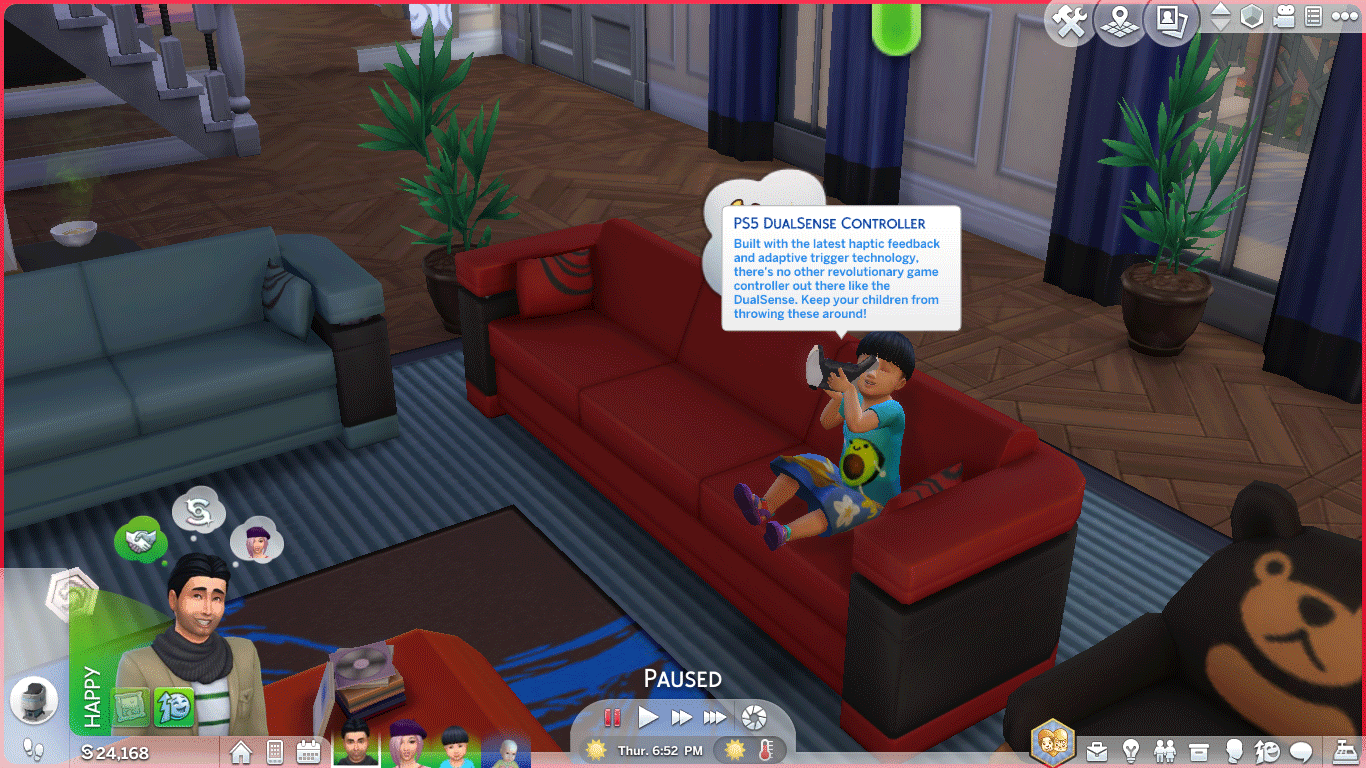Pause the game with the red pause button

click(612, 717)
